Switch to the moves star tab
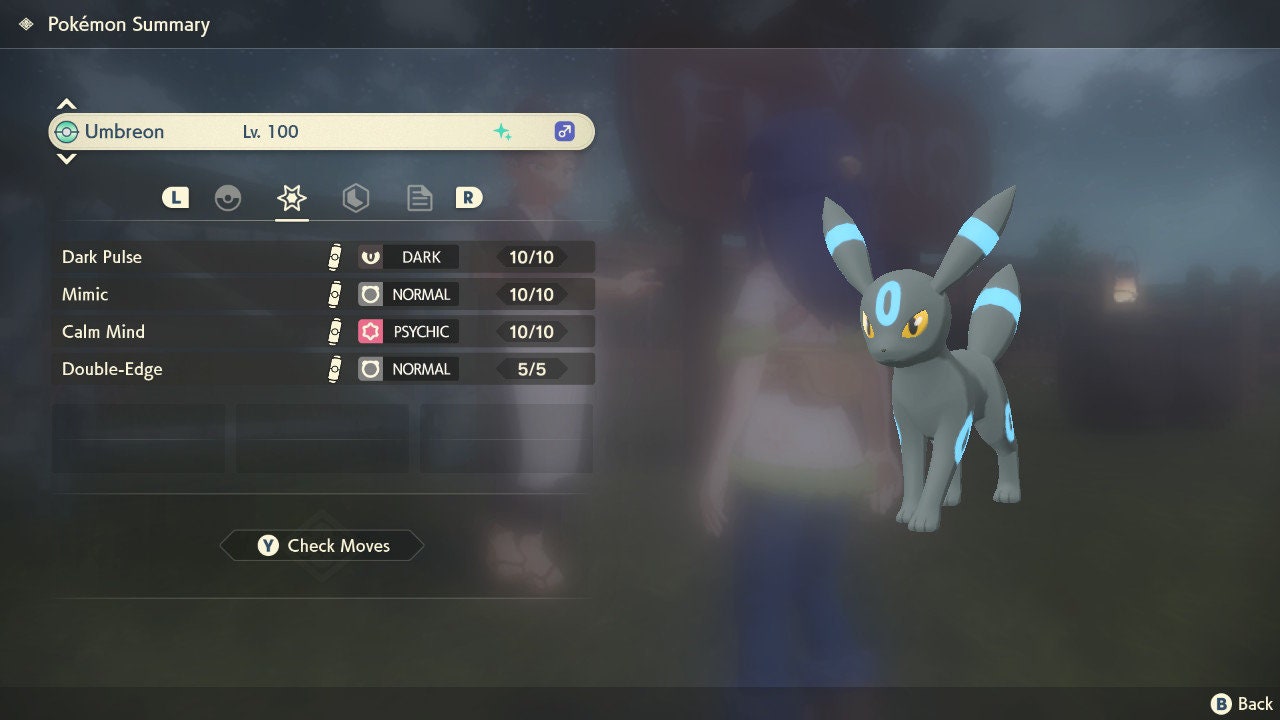 [291, 198]
